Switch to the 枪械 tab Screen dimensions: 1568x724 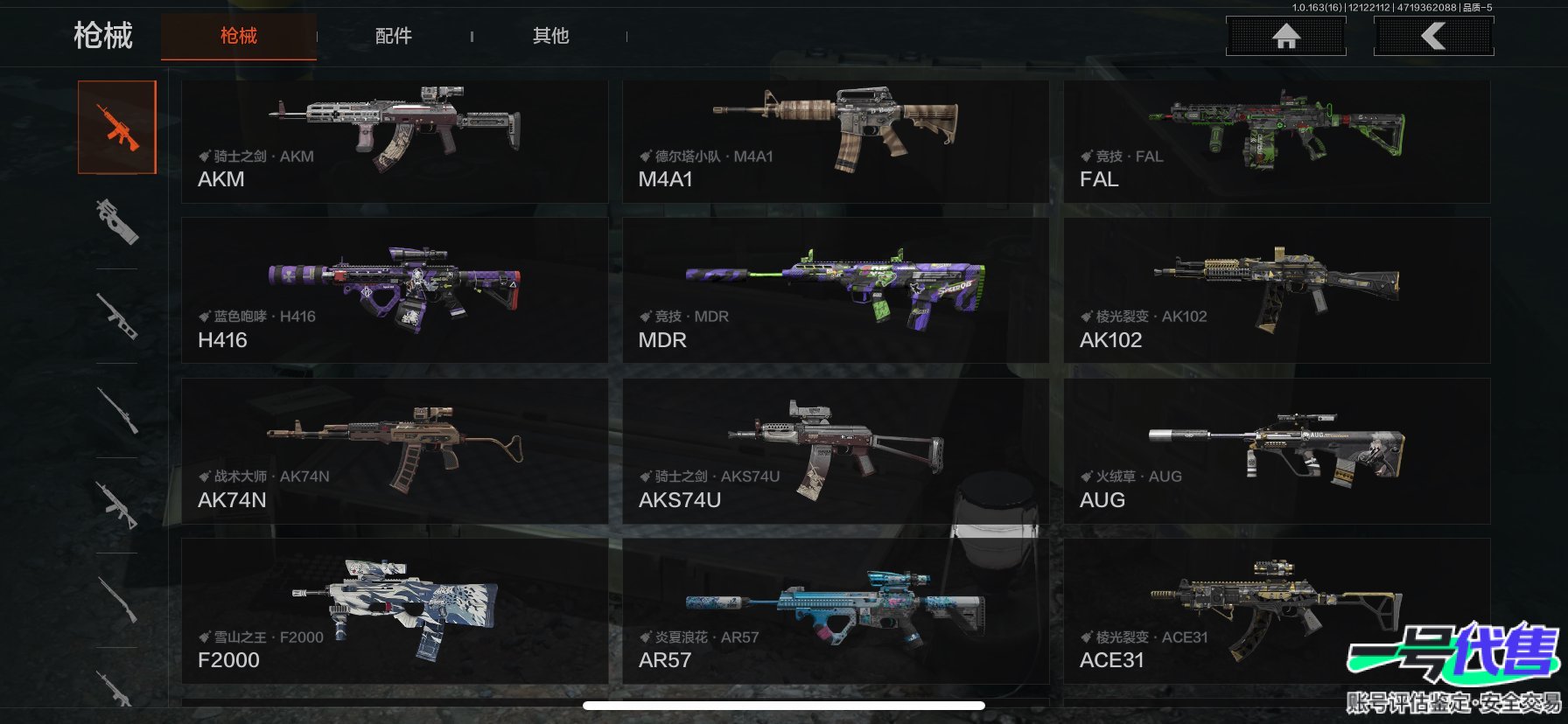point(238,36)
